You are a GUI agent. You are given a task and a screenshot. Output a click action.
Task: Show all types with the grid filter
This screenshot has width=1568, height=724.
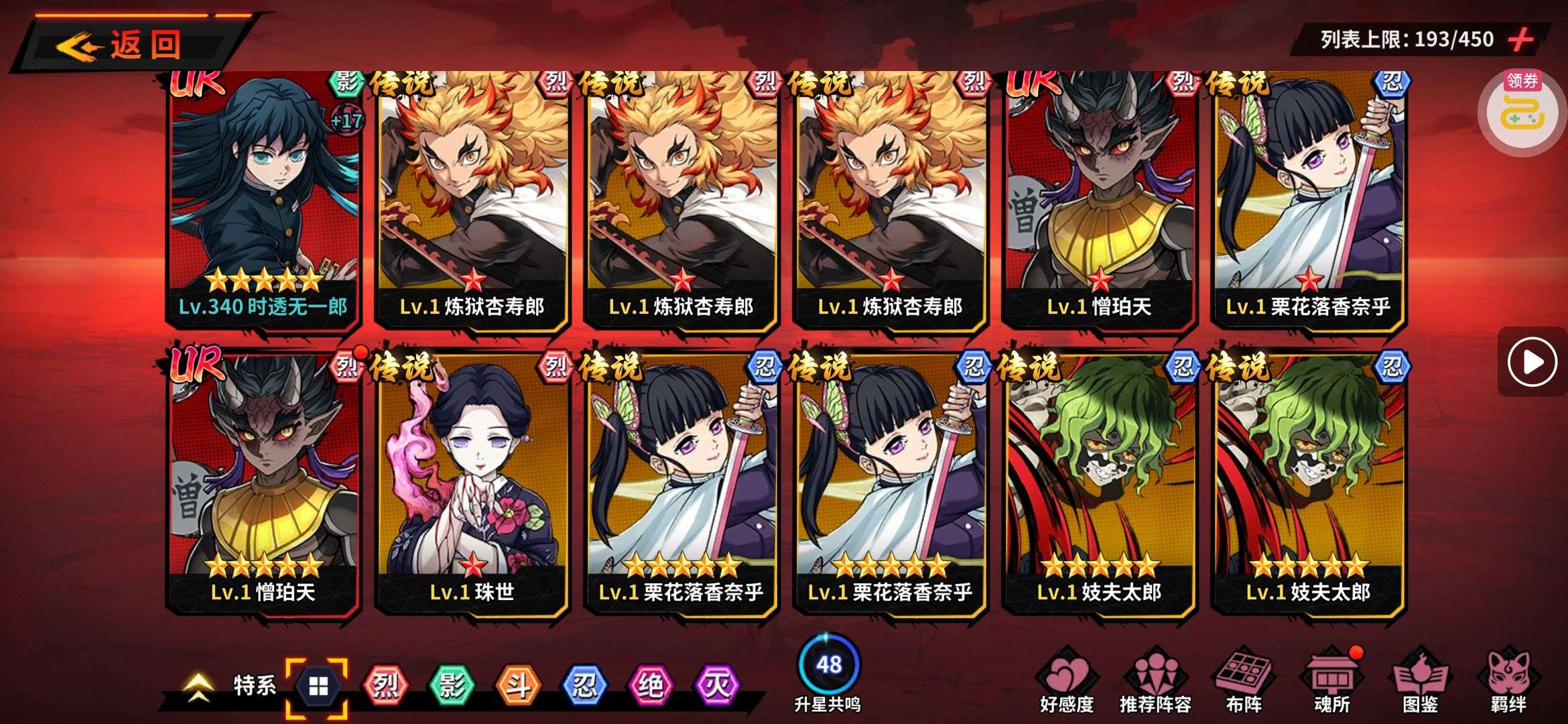[318, 686]
